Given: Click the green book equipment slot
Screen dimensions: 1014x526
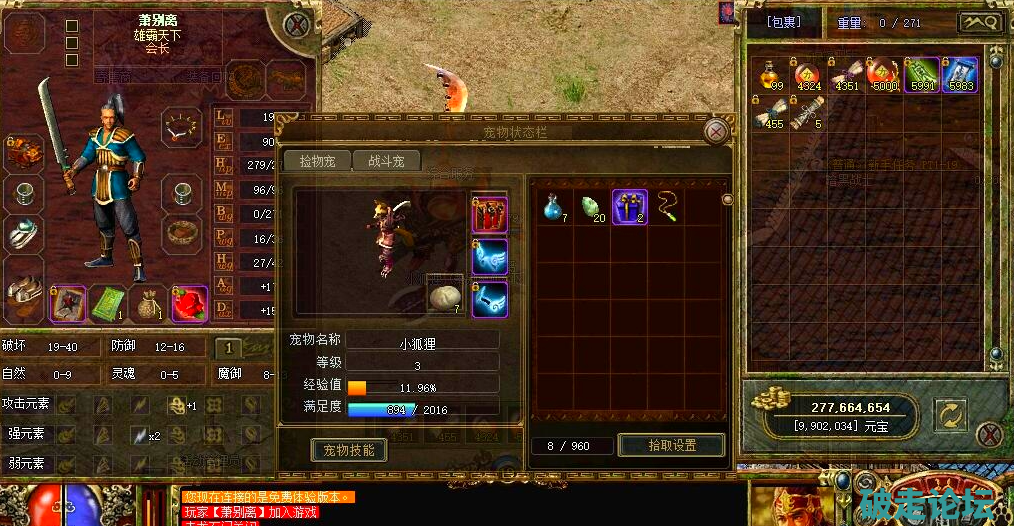Looking at the screenshot, I should [x=107, y=303].
